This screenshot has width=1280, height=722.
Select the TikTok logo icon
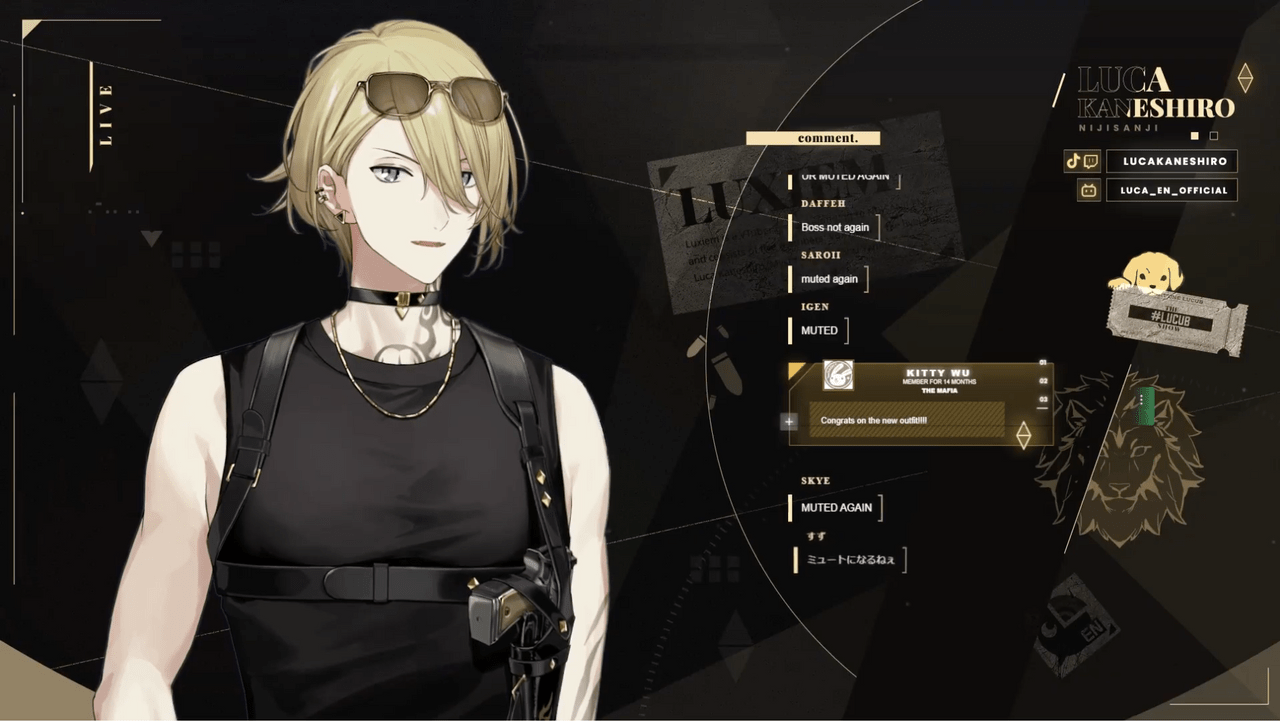pyautogui.click(x=1073, y=161)
